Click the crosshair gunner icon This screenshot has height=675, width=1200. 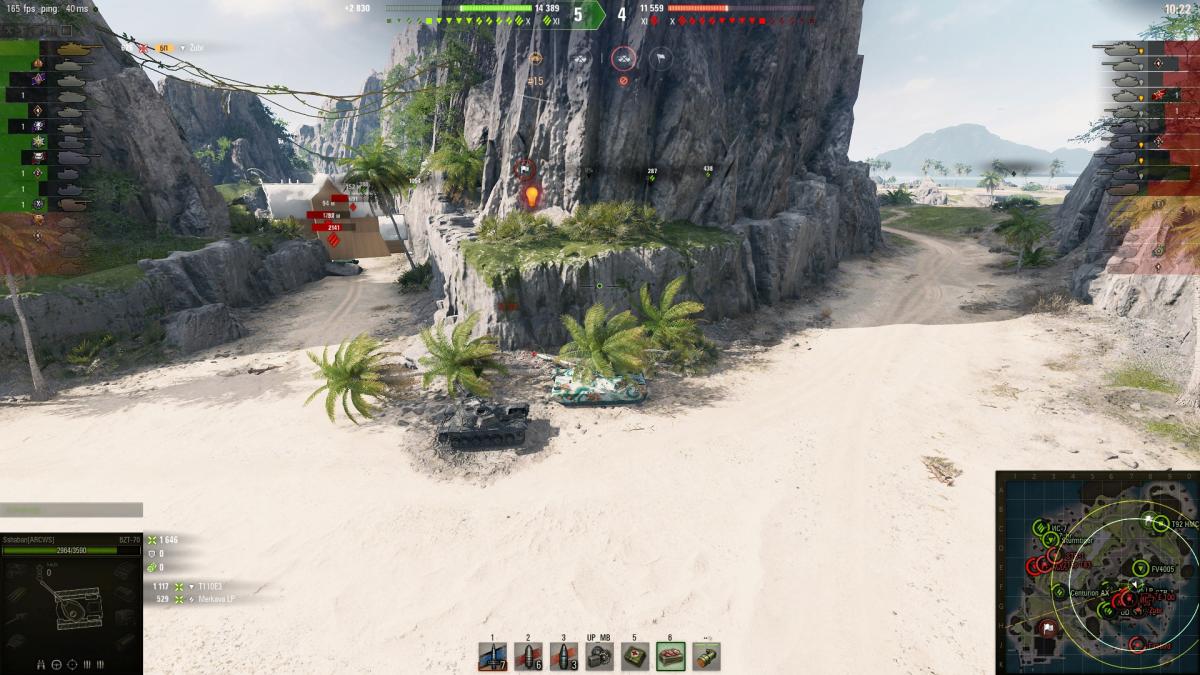pos(72,664)
